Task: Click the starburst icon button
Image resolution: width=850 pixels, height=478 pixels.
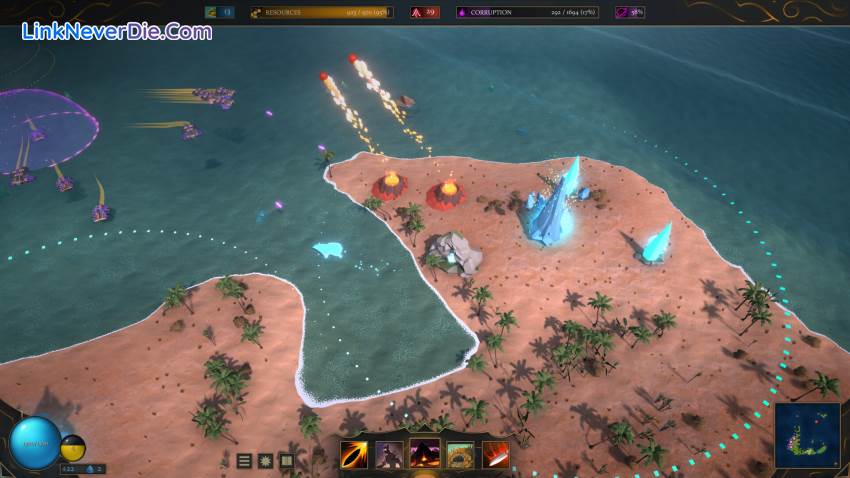Action: [265, 461]
